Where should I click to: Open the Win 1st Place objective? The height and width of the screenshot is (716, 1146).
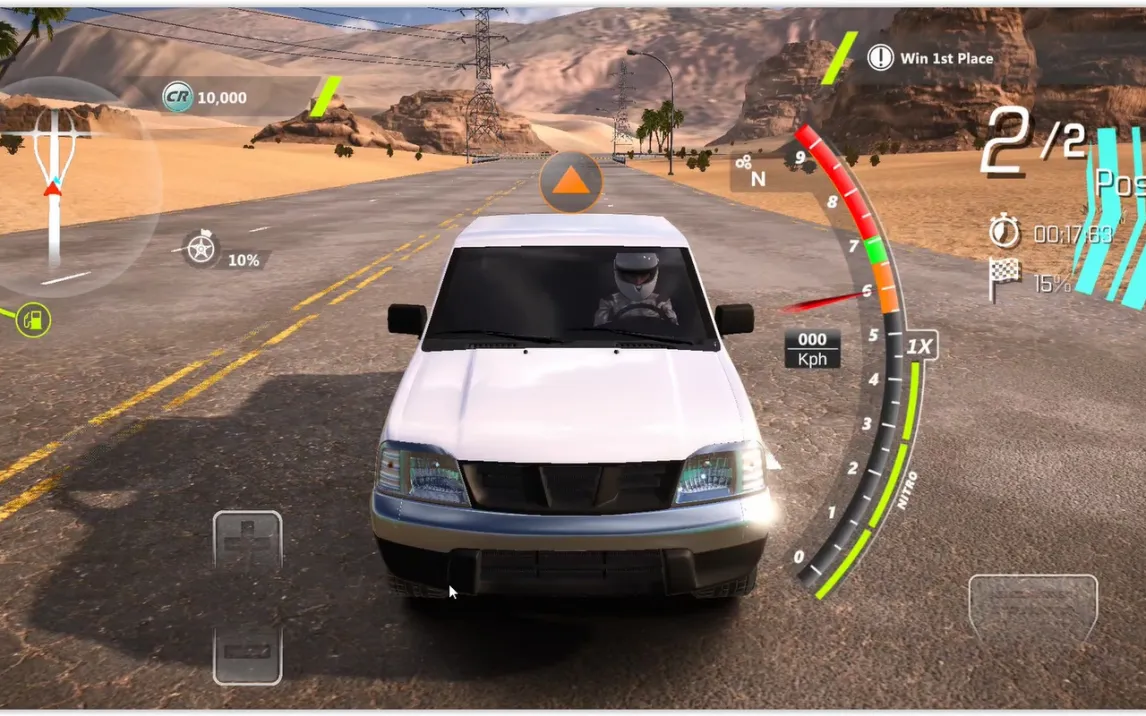click(932, 58)
